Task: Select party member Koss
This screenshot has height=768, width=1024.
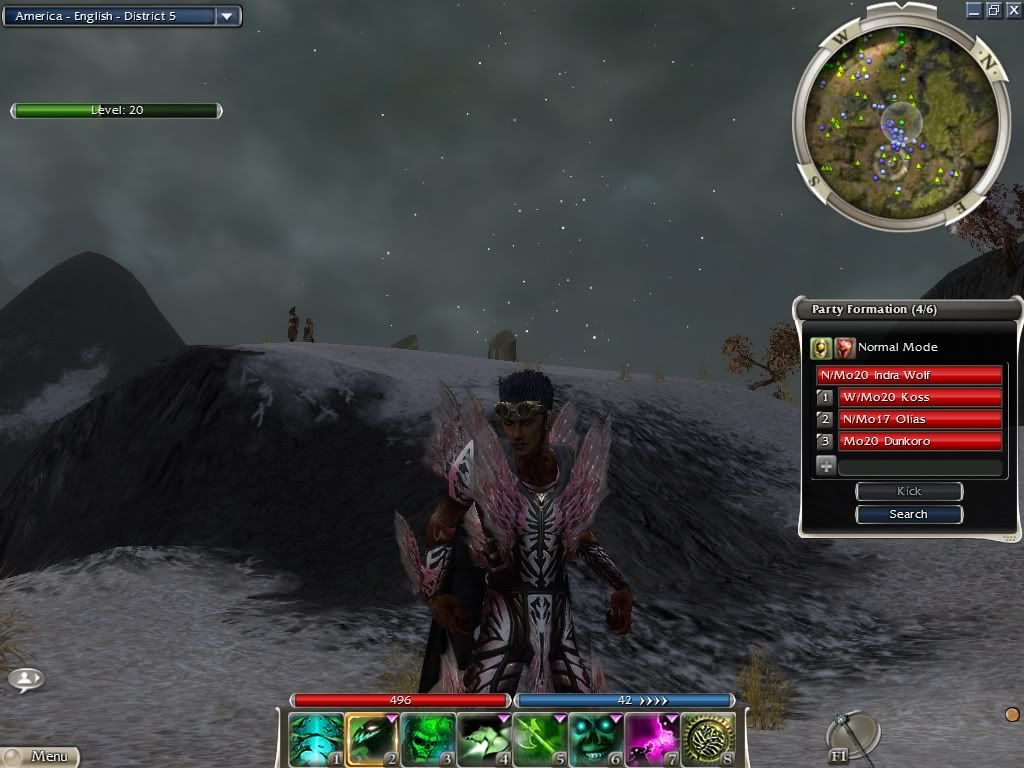Action: 919,397
